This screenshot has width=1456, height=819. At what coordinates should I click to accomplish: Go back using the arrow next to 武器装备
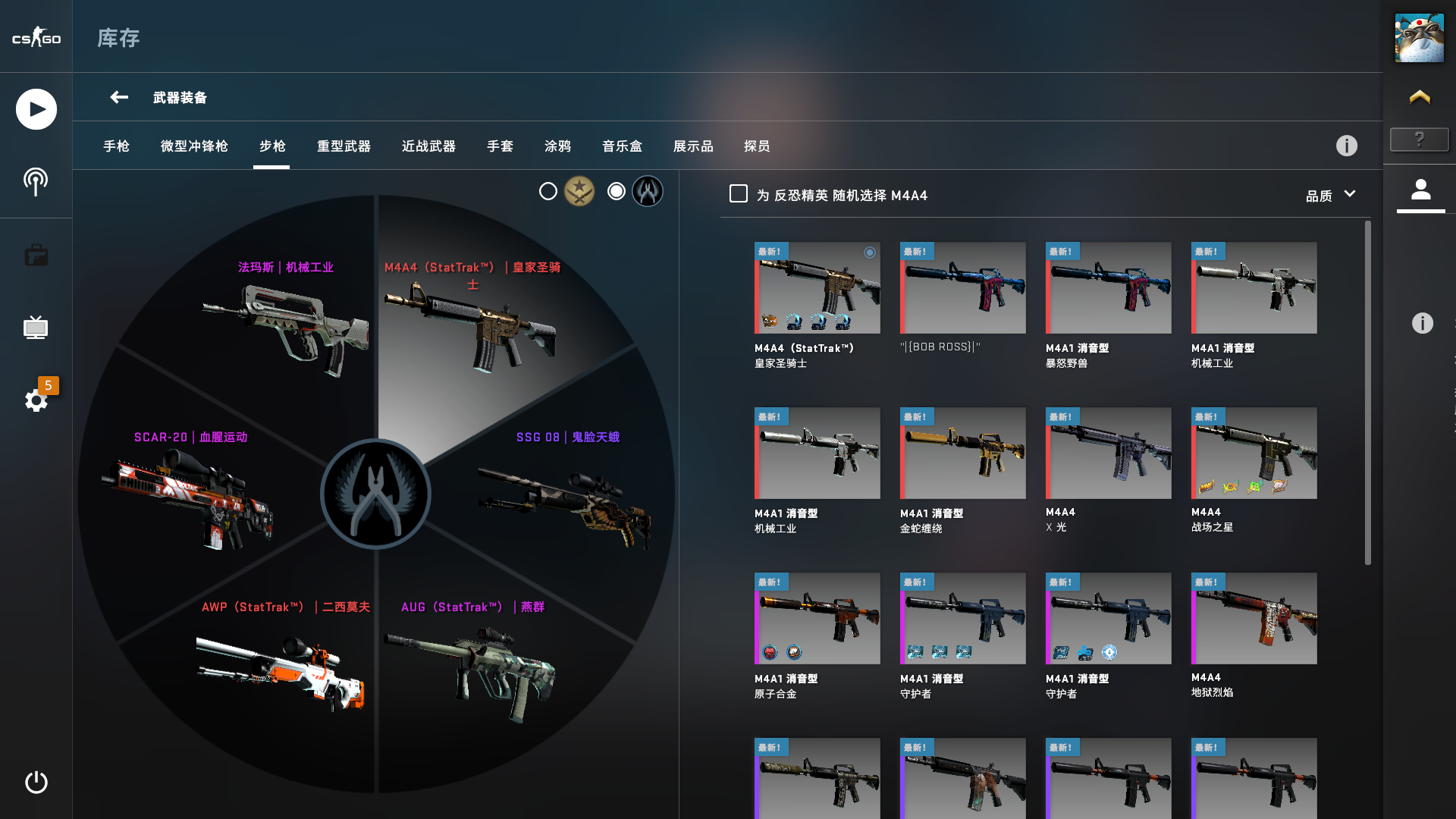point(118,97)
